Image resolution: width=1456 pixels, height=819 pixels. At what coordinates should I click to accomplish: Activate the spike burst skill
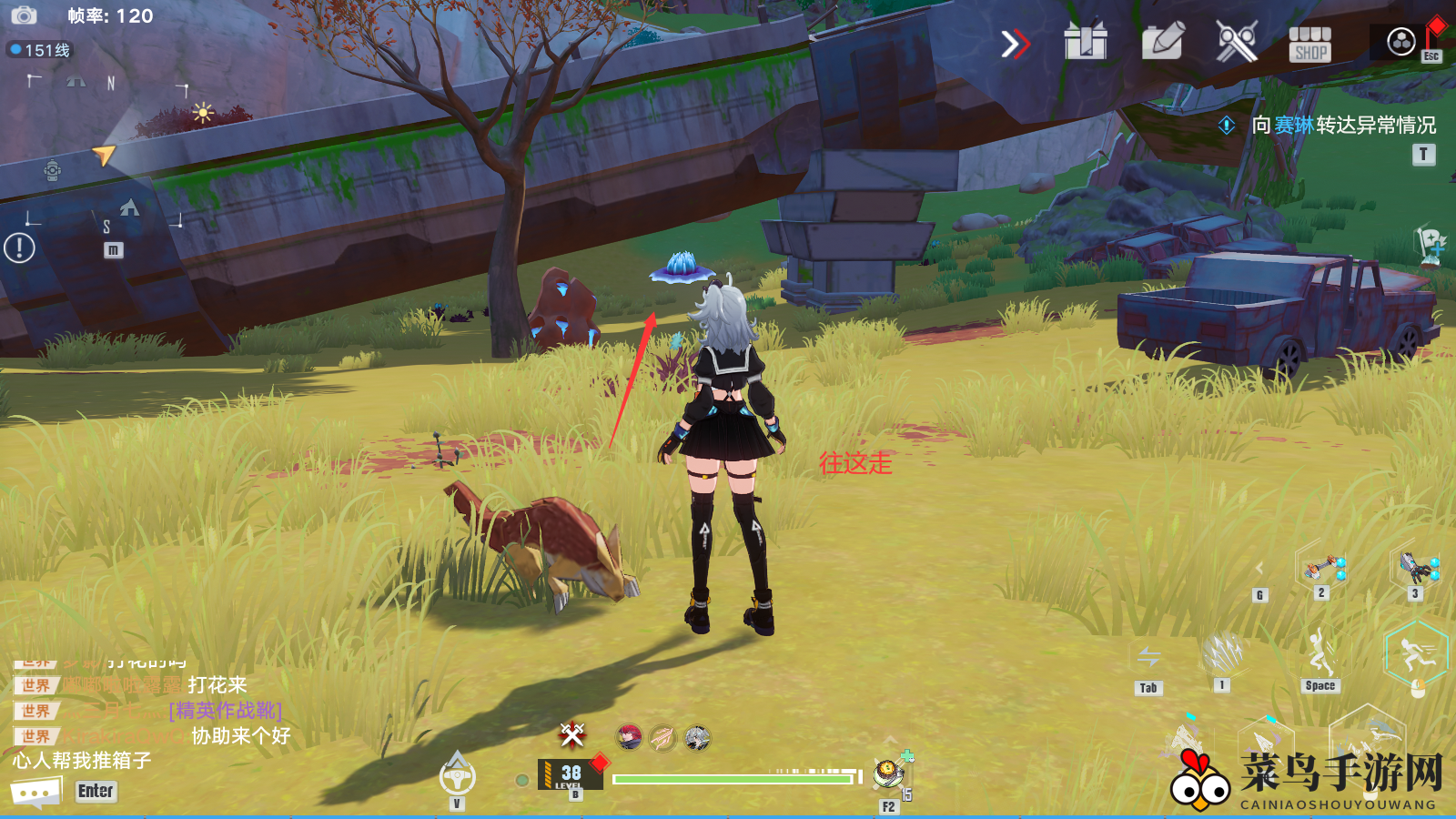click(1222, 652)
